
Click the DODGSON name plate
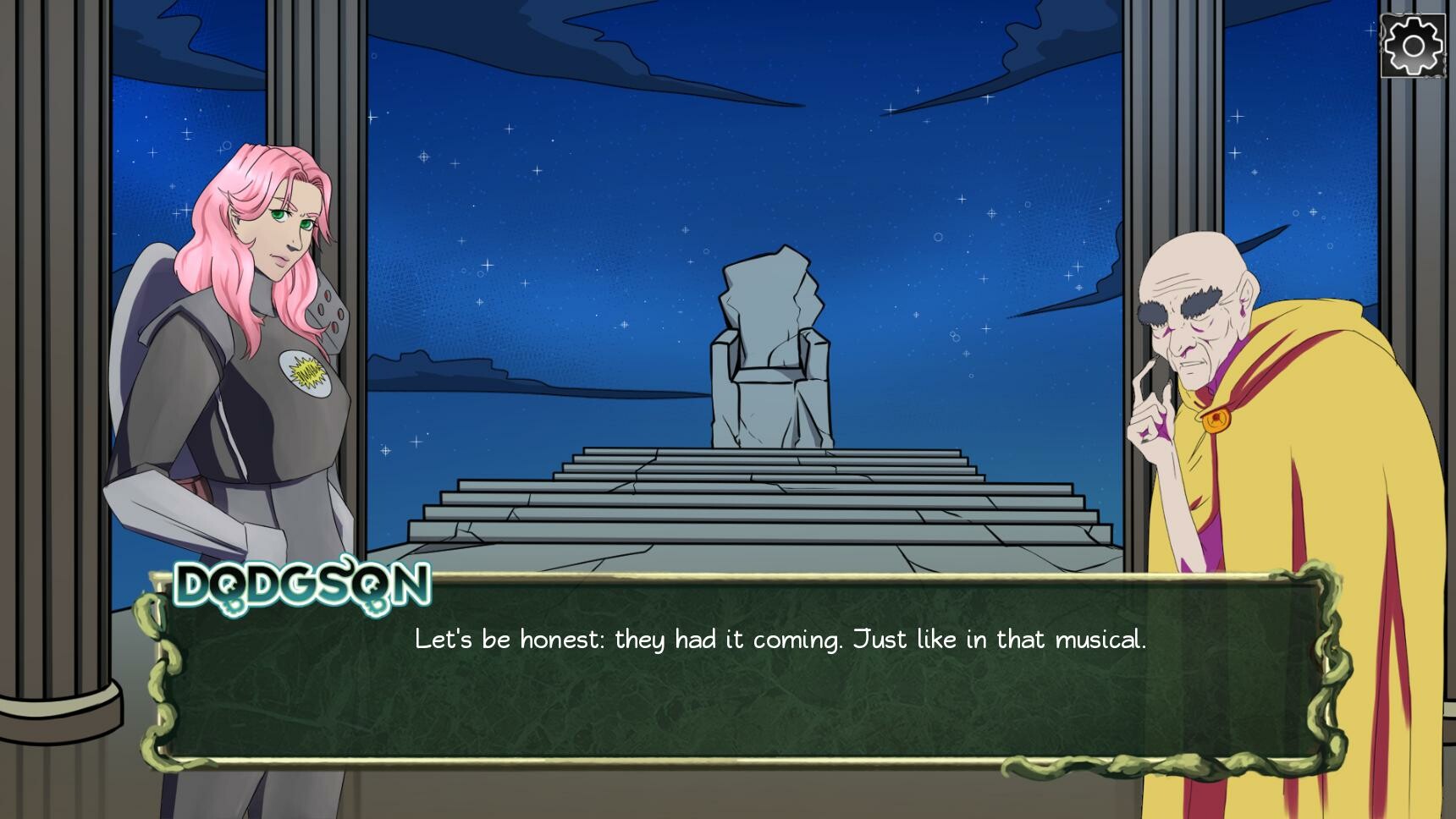tap(301, 584)
